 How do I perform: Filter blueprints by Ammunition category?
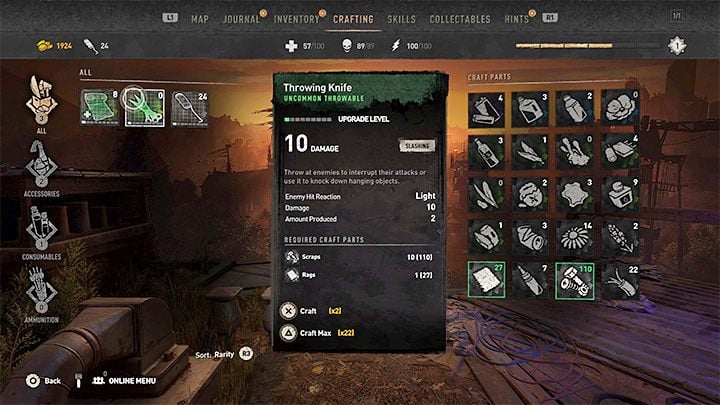coord(42,293)
